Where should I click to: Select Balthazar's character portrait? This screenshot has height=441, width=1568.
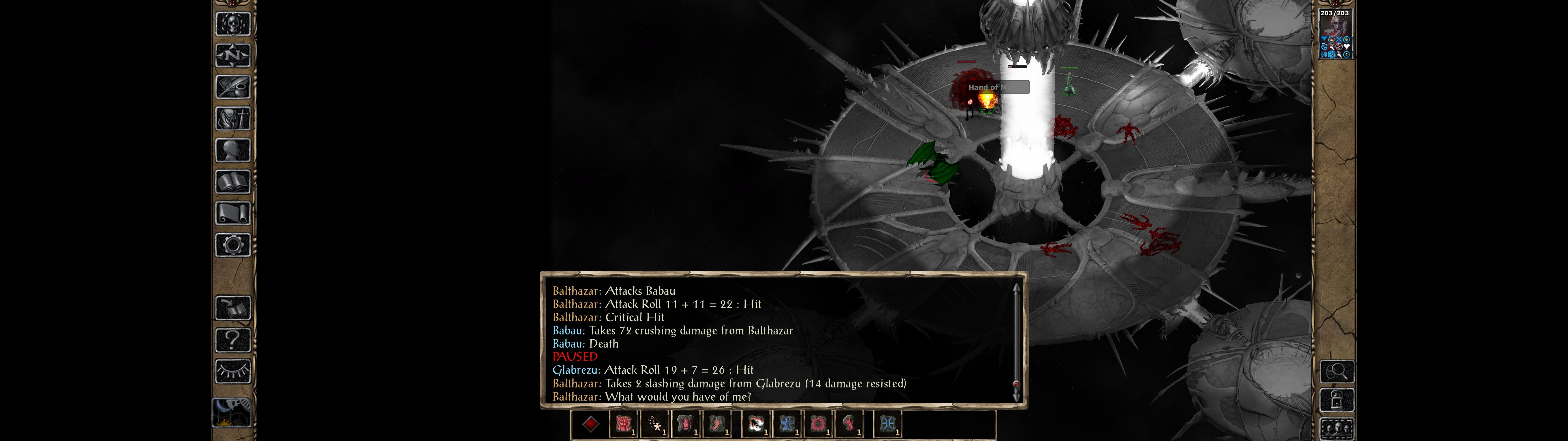pos(1335,33)
